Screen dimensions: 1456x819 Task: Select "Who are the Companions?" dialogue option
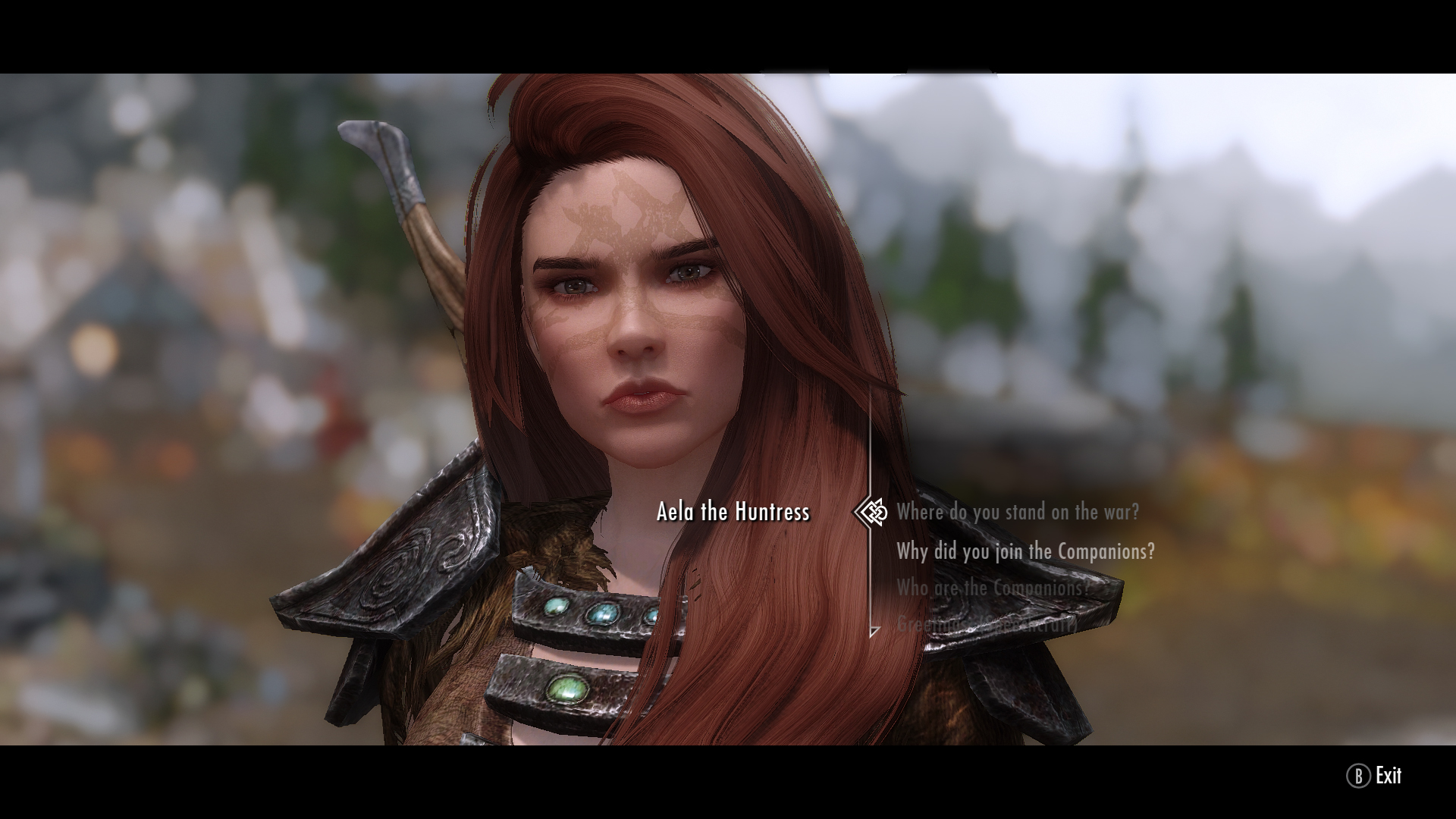993,588
